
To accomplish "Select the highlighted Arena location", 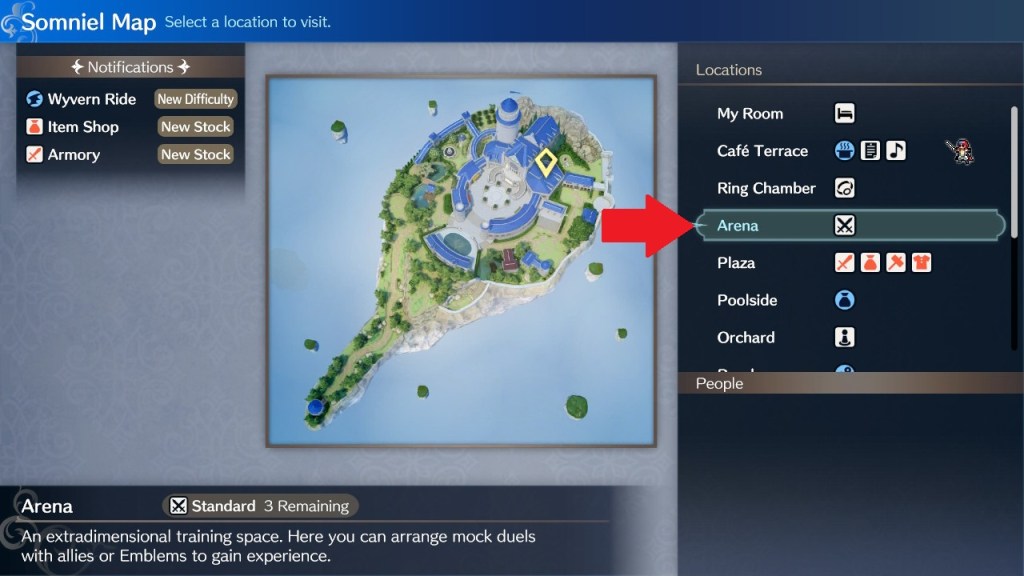I will (x=738, y=226).
